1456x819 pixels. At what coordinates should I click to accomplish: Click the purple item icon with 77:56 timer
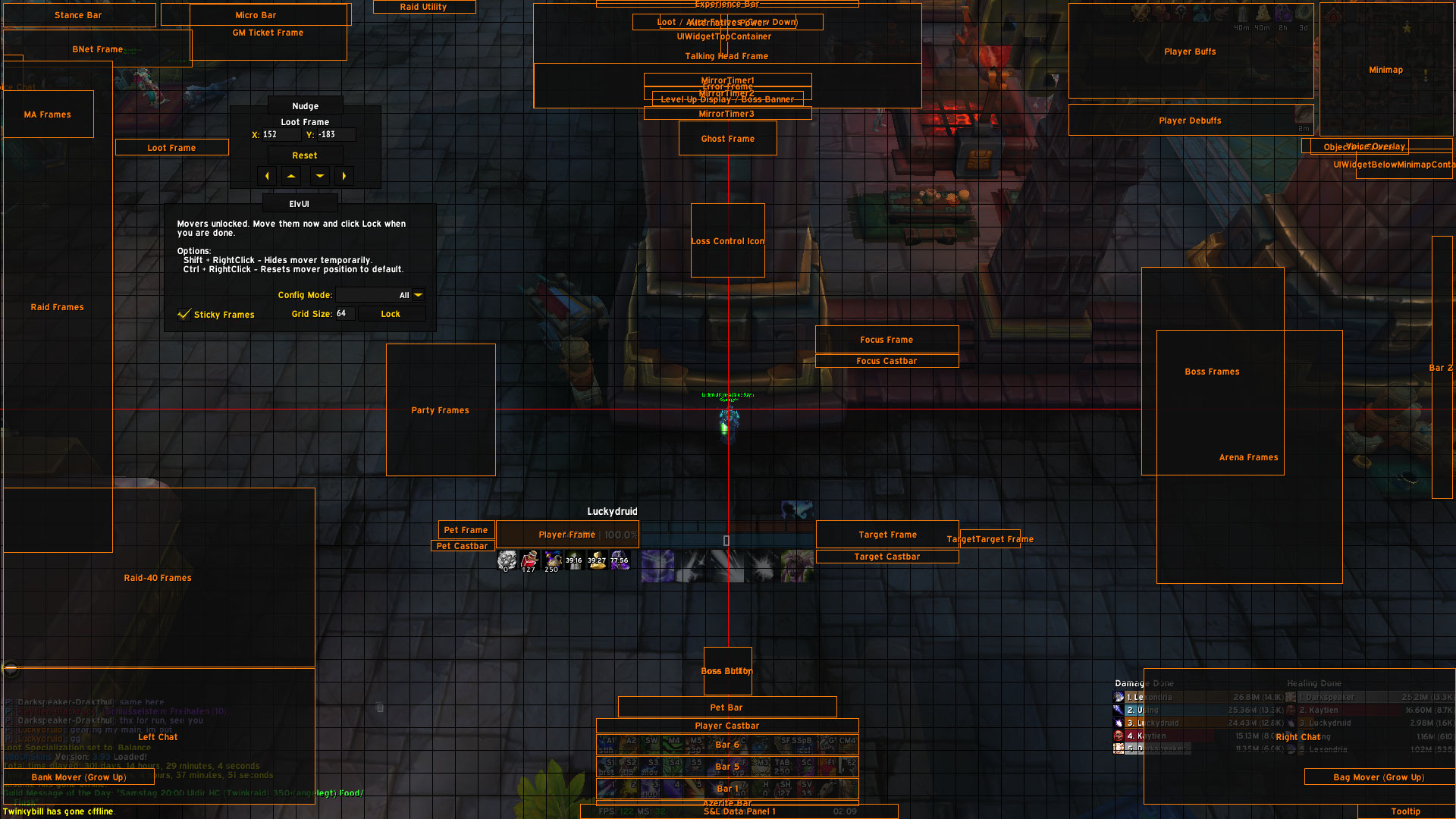click(x=620, y=561)
